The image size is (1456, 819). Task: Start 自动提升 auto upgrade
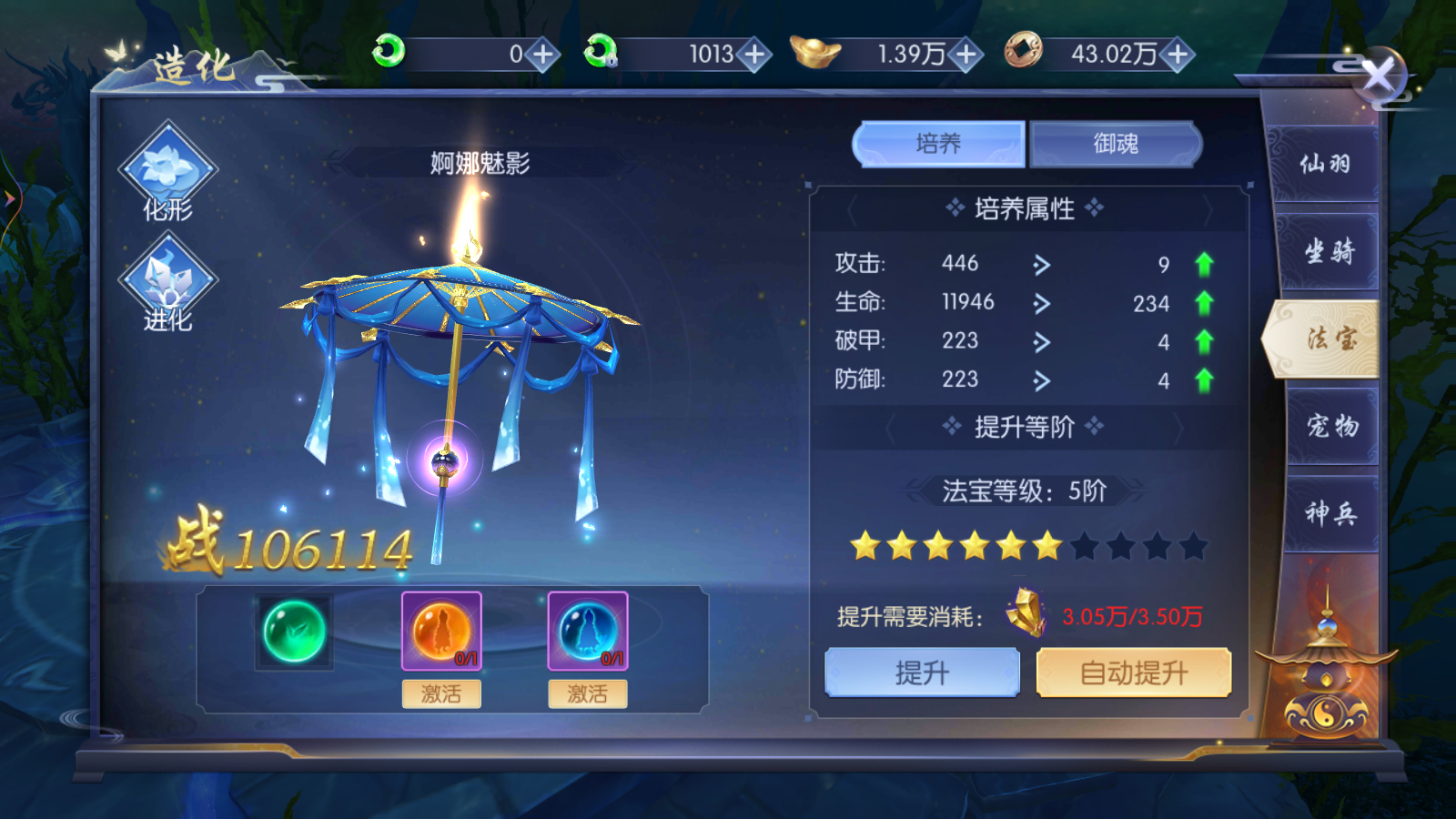point(1134,672)
